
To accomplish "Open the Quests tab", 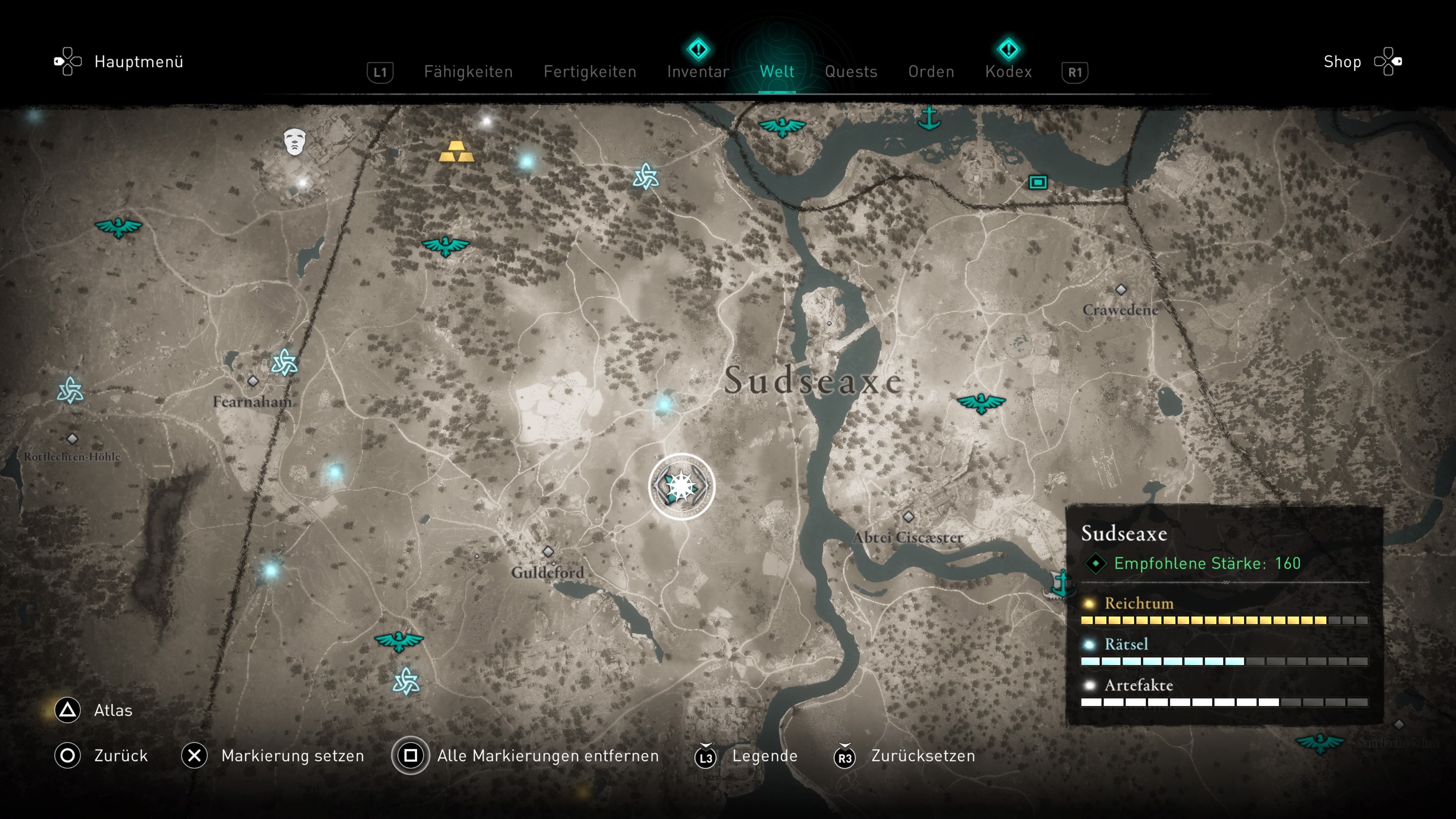I will point(850,72).
